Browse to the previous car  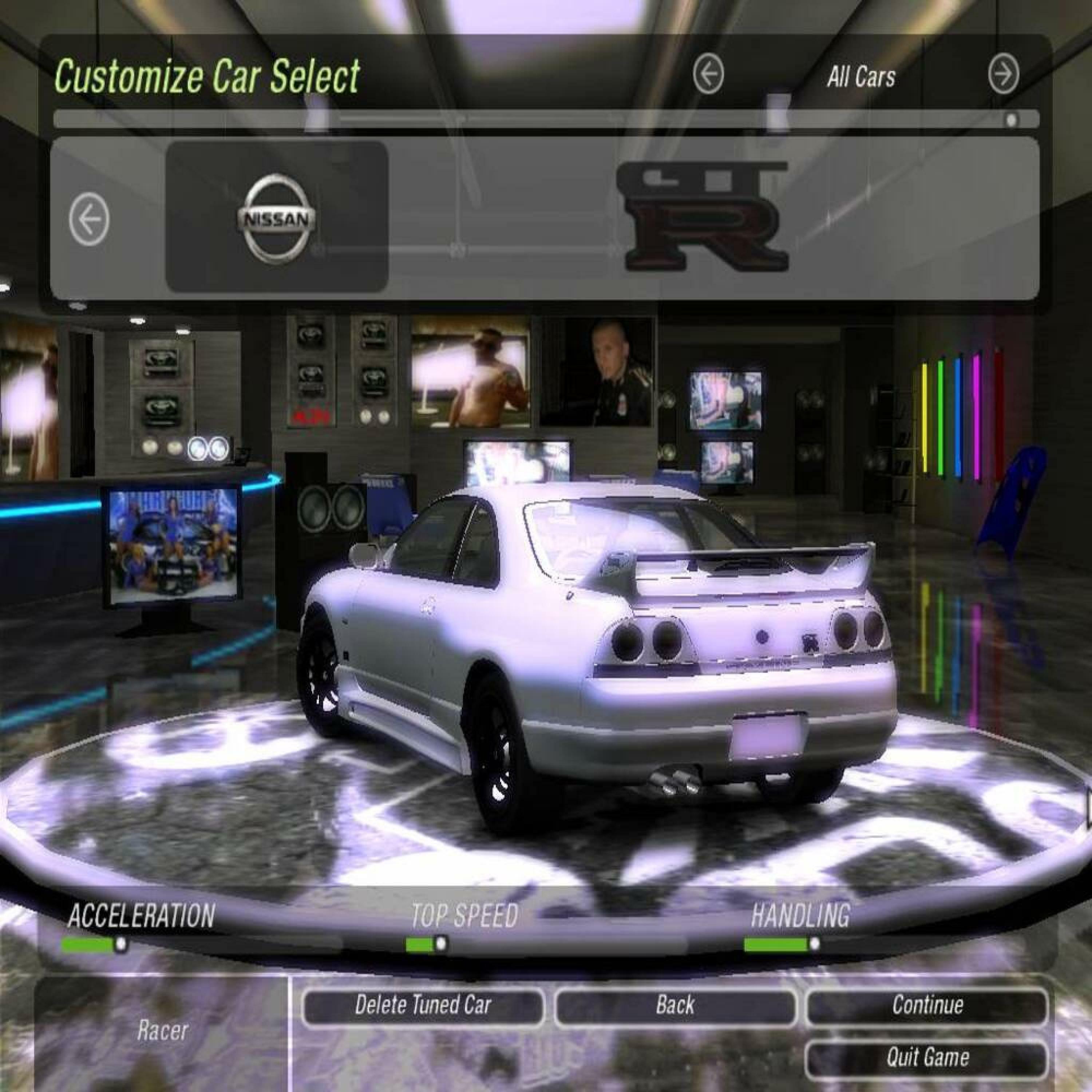pyautogui.click(x=89, y=219)
